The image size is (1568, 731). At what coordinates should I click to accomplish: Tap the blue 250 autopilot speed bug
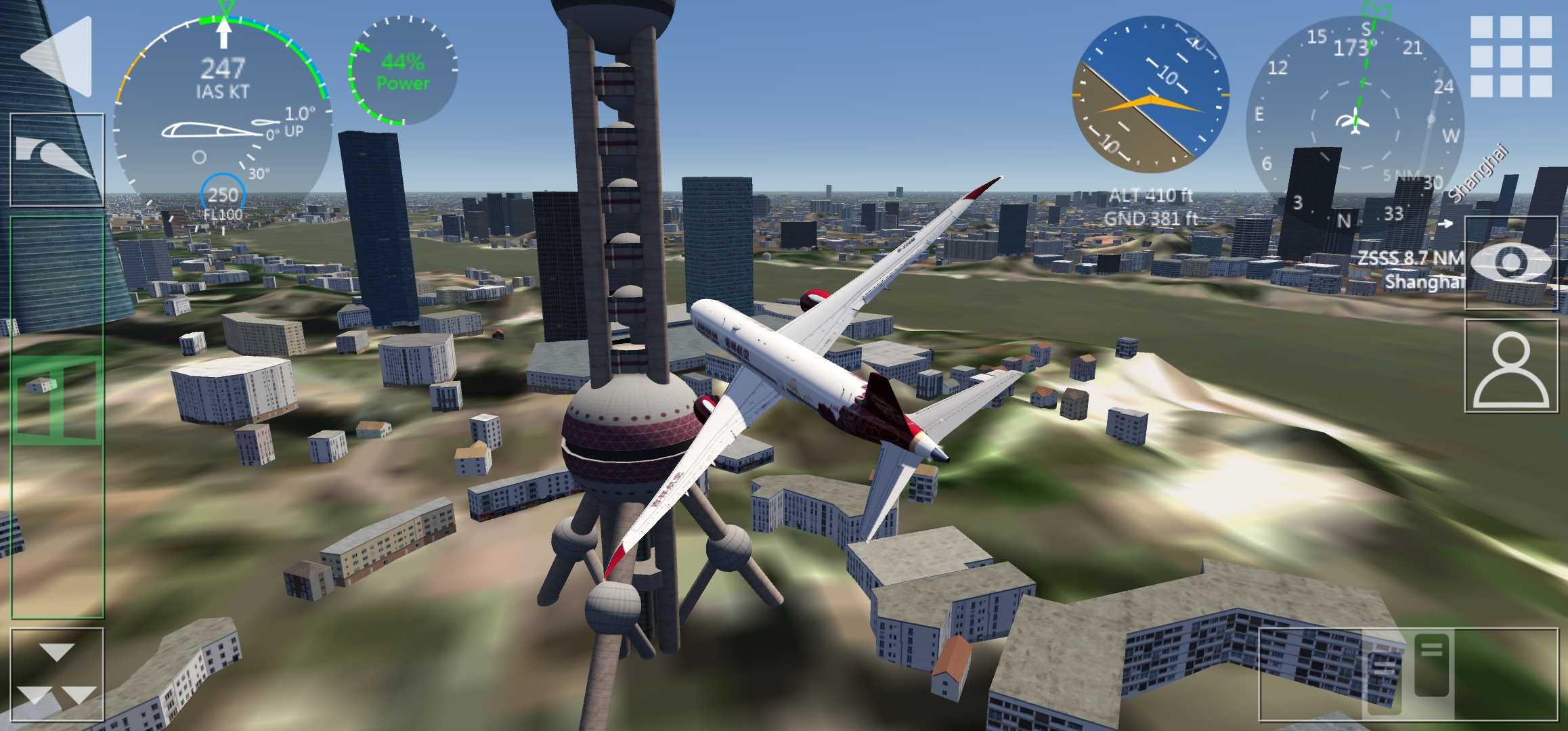pos(223,196)
